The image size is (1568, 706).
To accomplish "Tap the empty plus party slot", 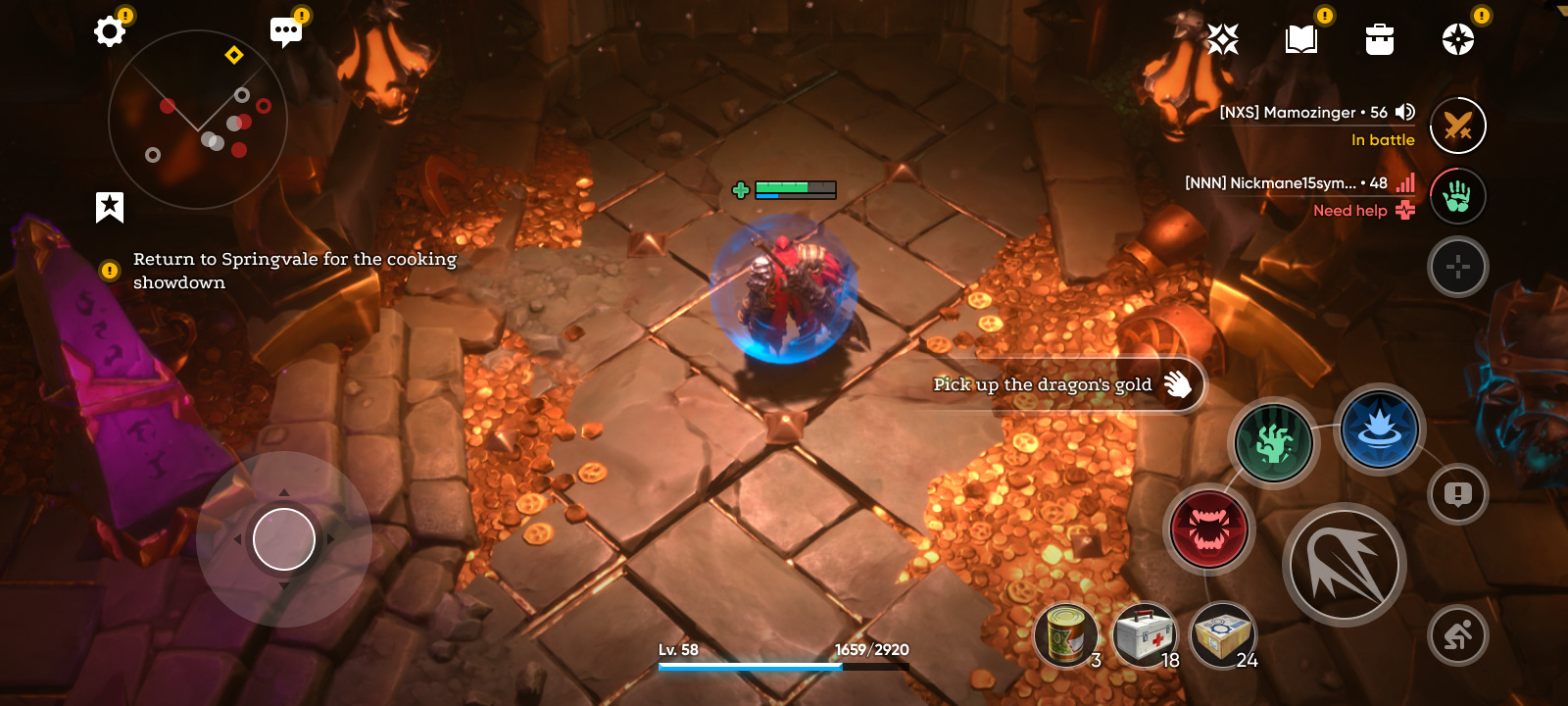I will [x=1458, y=267].
